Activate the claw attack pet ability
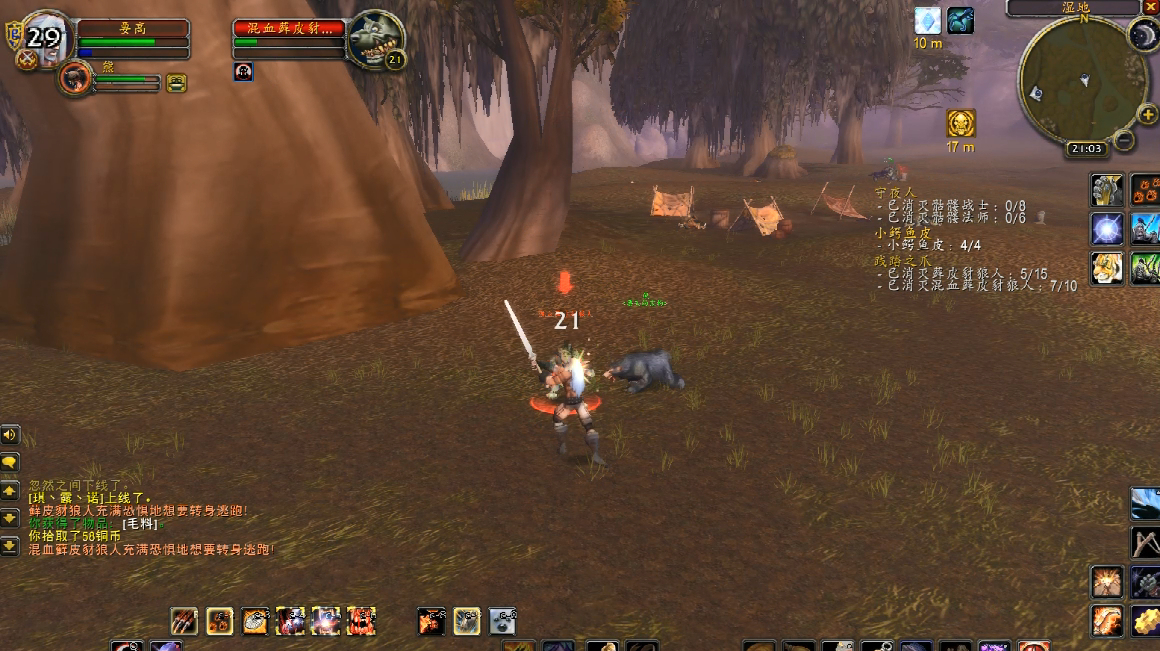This screenshot has width=1160, height=651. point(184,621)
